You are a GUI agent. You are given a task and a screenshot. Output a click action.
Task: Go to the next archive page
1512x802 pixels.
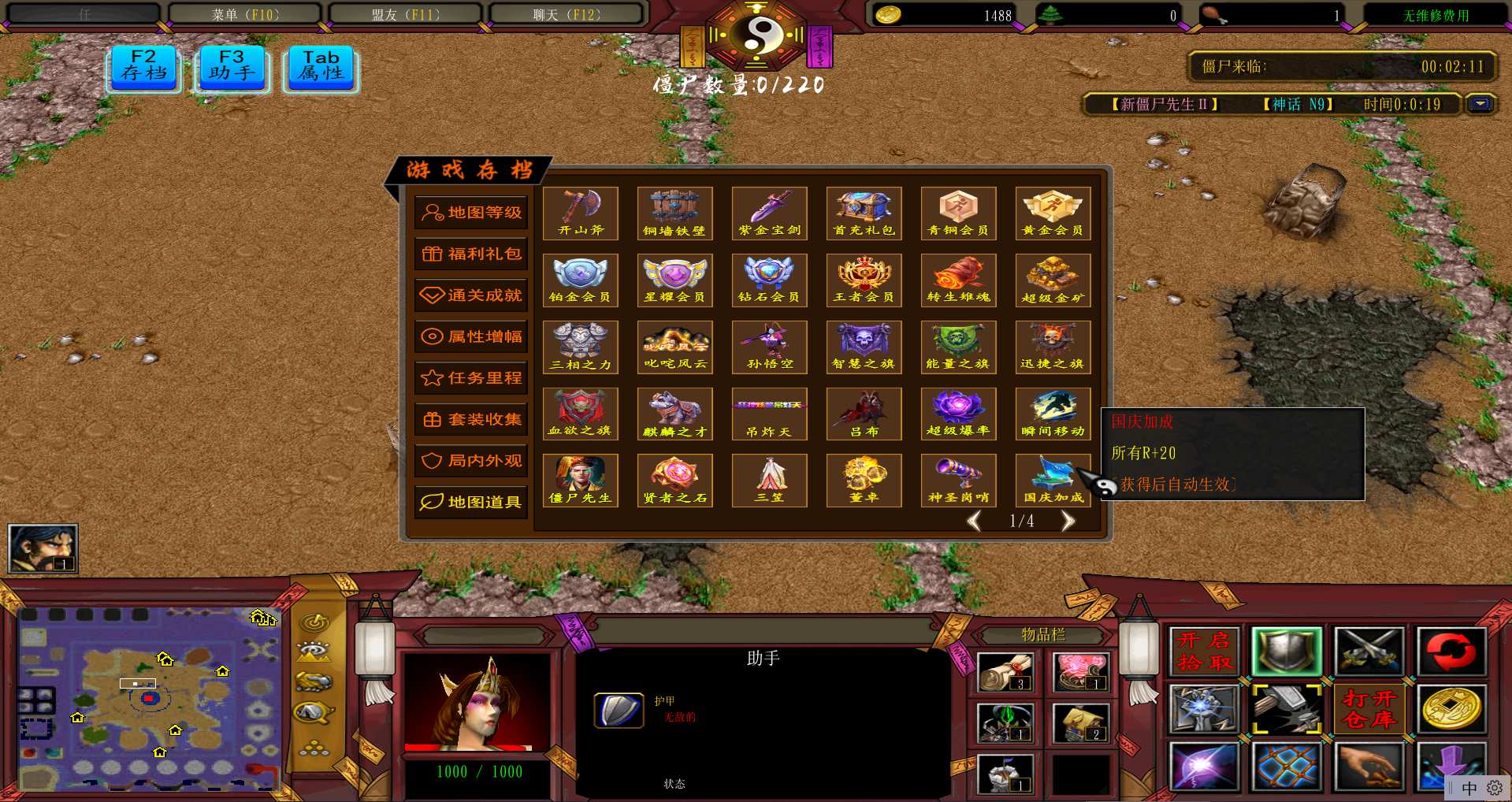click(1068, 521)
